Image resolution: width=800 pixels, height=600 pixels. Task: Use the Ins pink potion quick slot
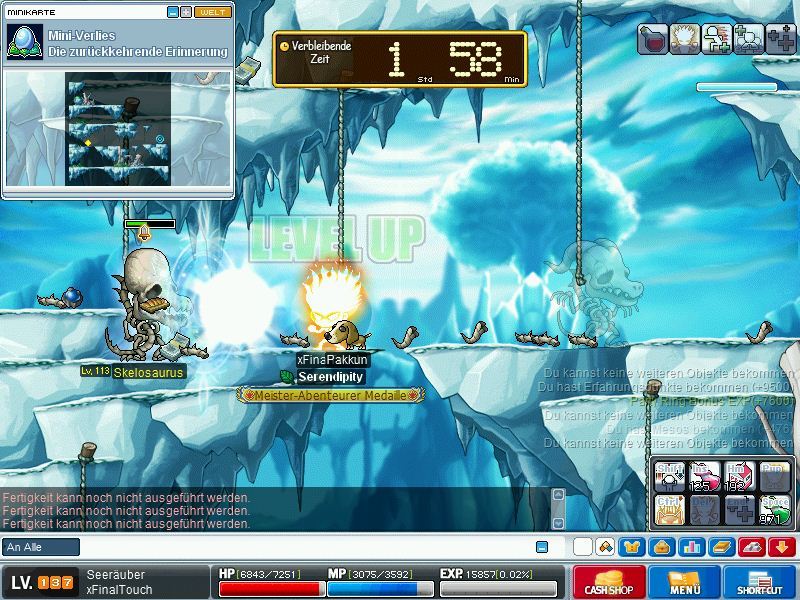[x=703, y=476]
